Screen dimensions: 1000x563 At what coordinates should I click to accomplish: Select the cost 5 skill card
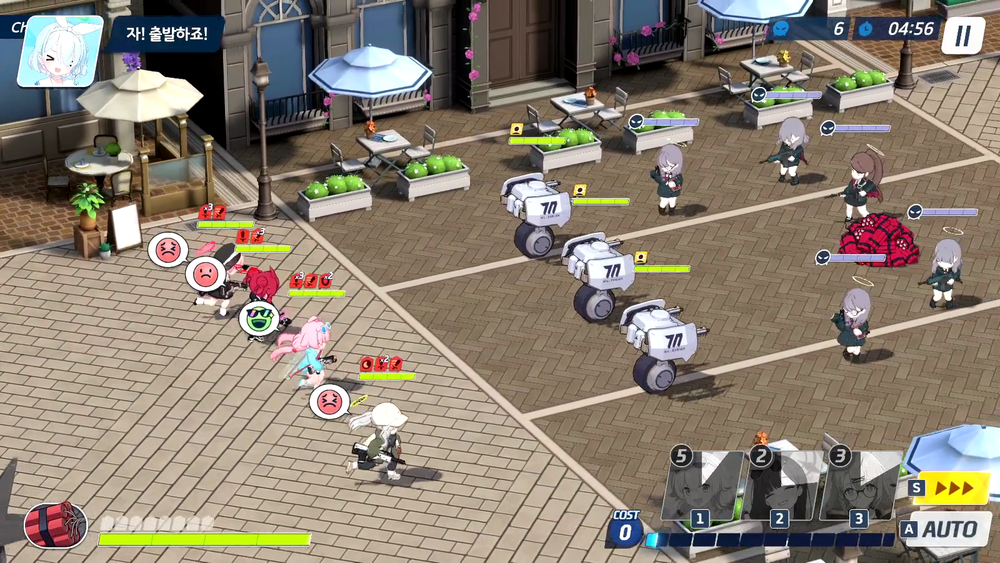(702, 487)
